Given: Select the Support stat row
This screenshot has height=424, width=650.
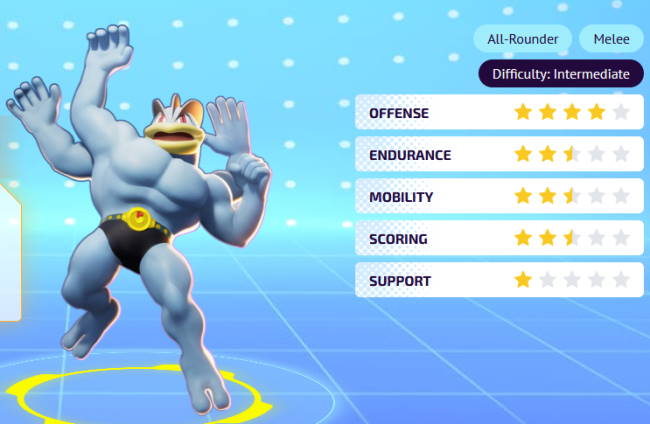Looking at the screenshot, I should point(499,280).
